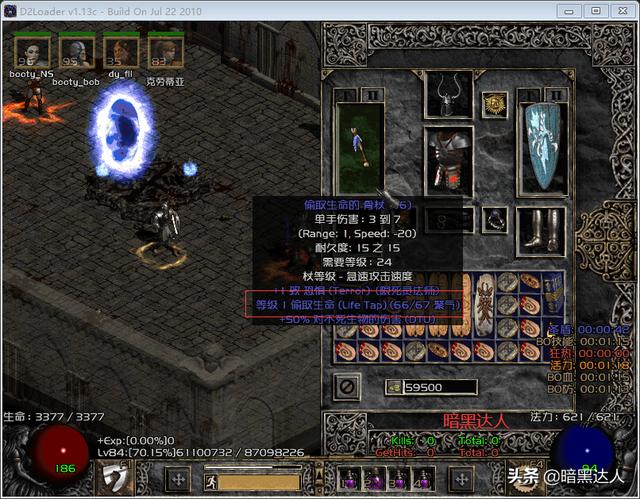Click the gold amount button
640x499 pixels.
tap(393, 387)
